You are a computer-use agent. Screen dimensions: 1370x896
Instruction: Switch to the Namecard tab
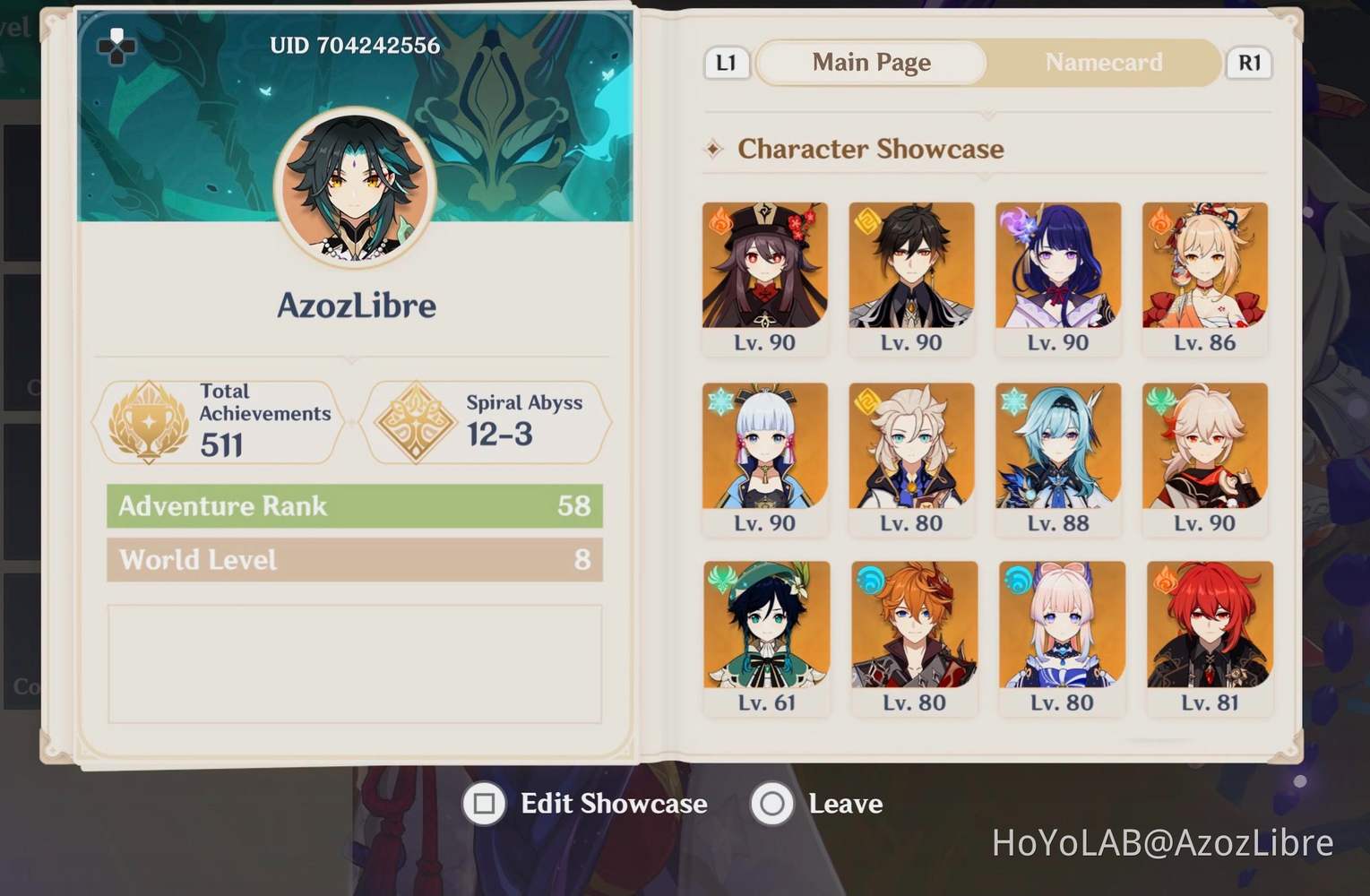click(1104, 63)
